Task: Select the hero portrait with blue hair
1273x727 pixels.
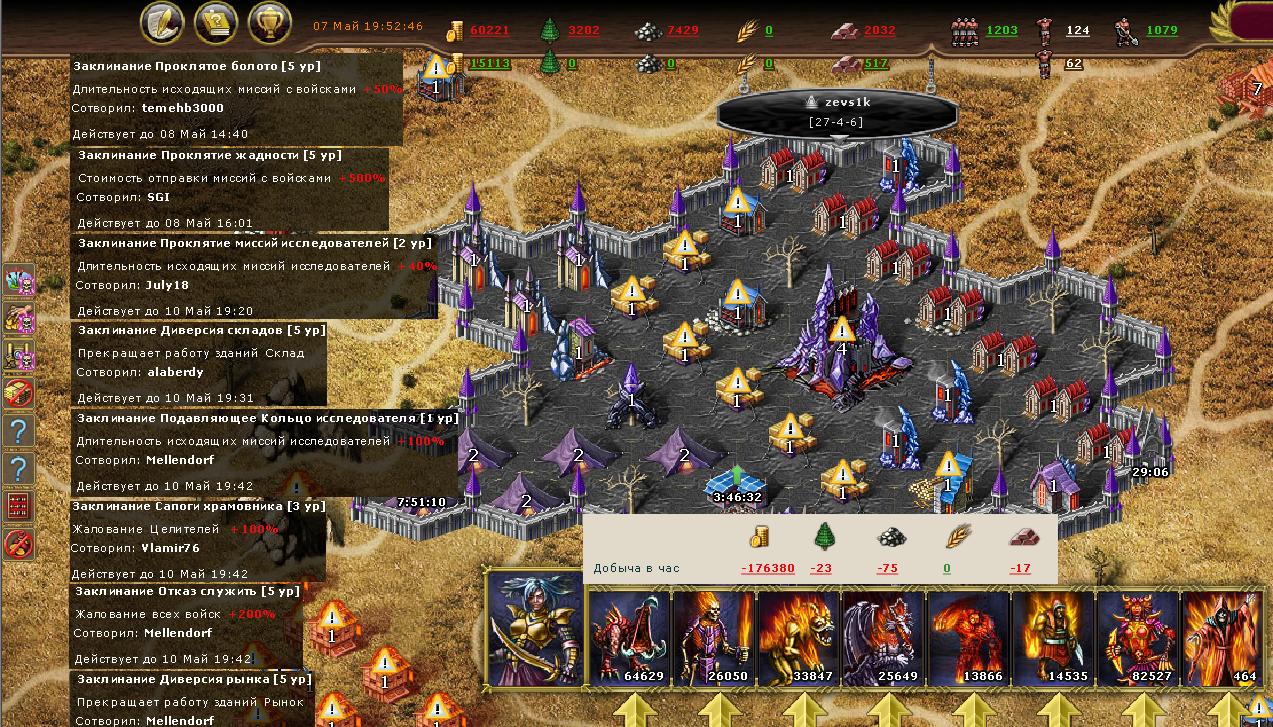Action: pos(534,631)
